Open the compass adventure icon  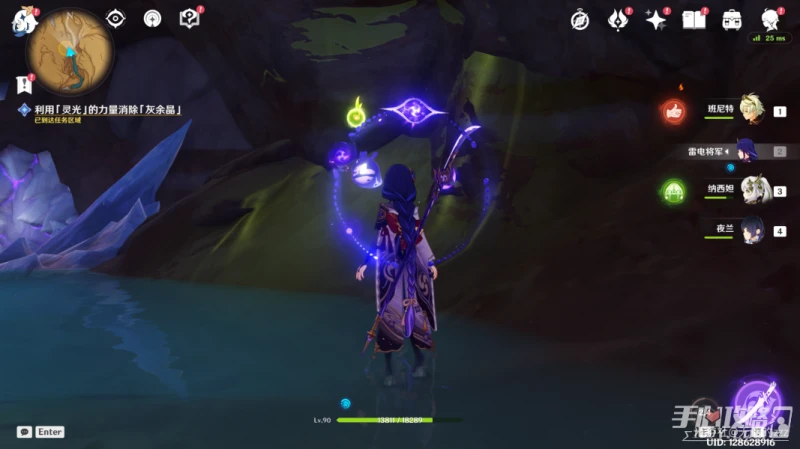pos(580,19)
